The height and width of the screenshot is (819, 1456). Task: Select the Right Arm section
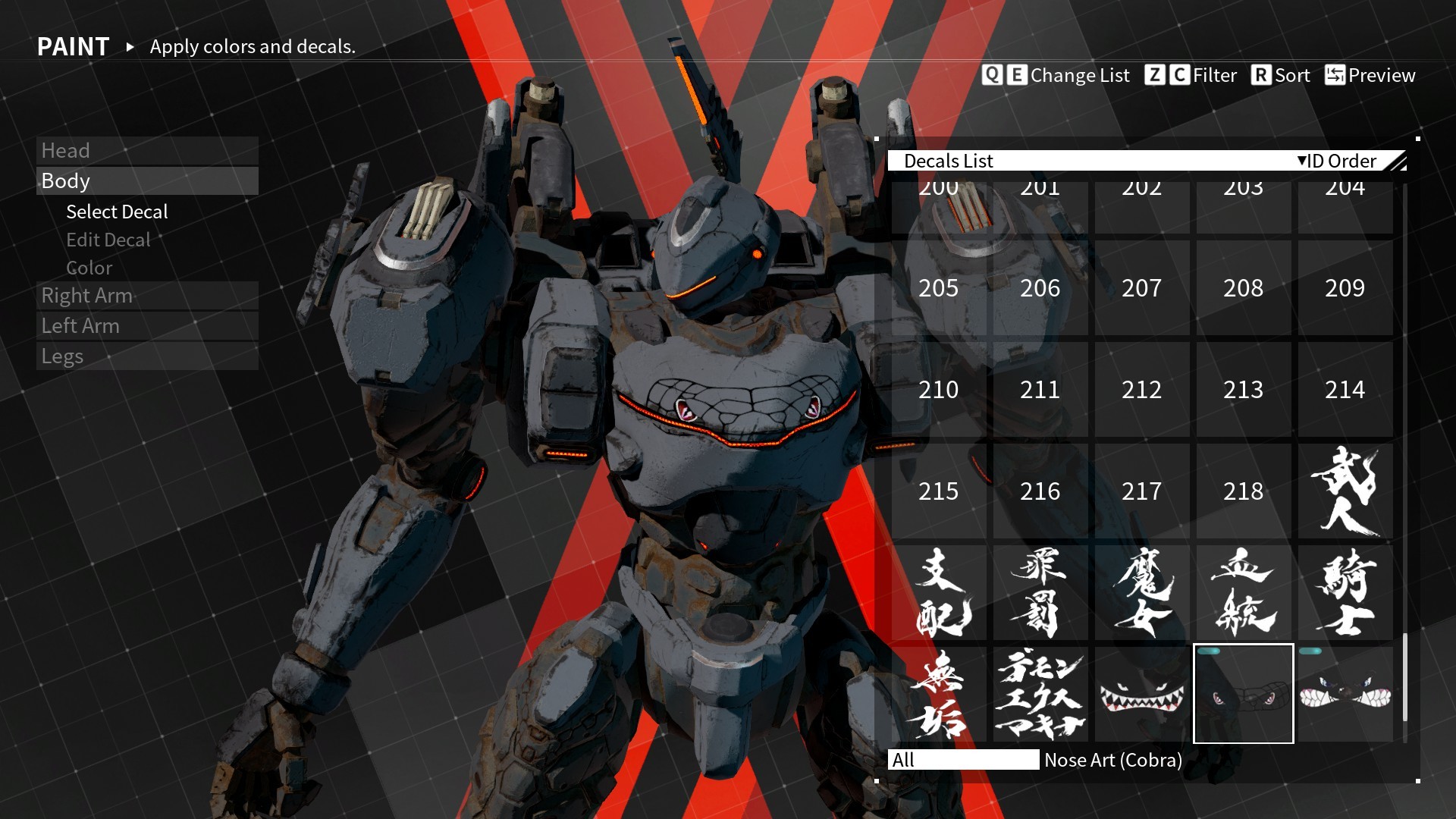87,296
